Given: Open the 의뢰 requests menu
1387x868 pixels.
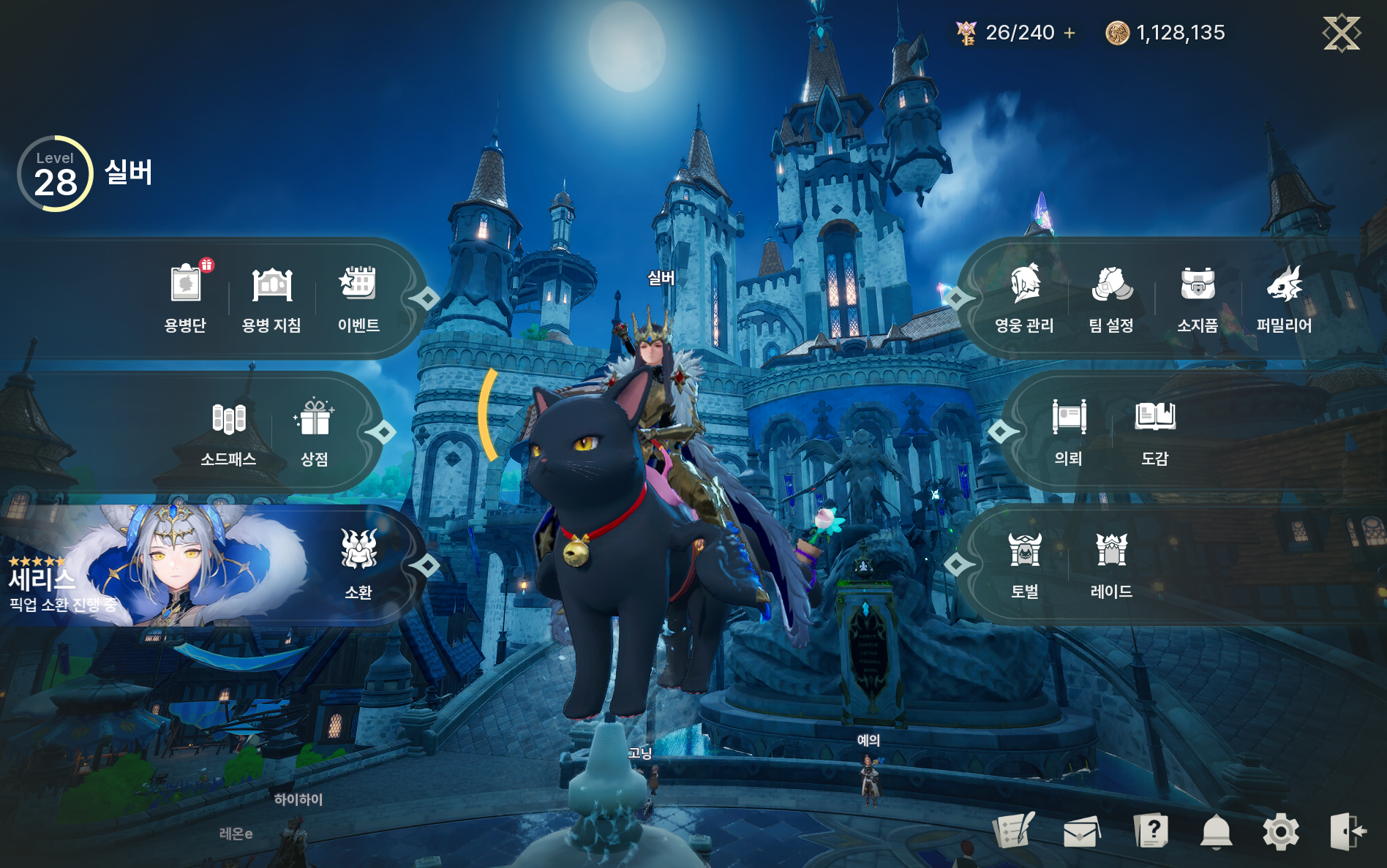Looking at the screenshot, I should [x=1068, y=431].
